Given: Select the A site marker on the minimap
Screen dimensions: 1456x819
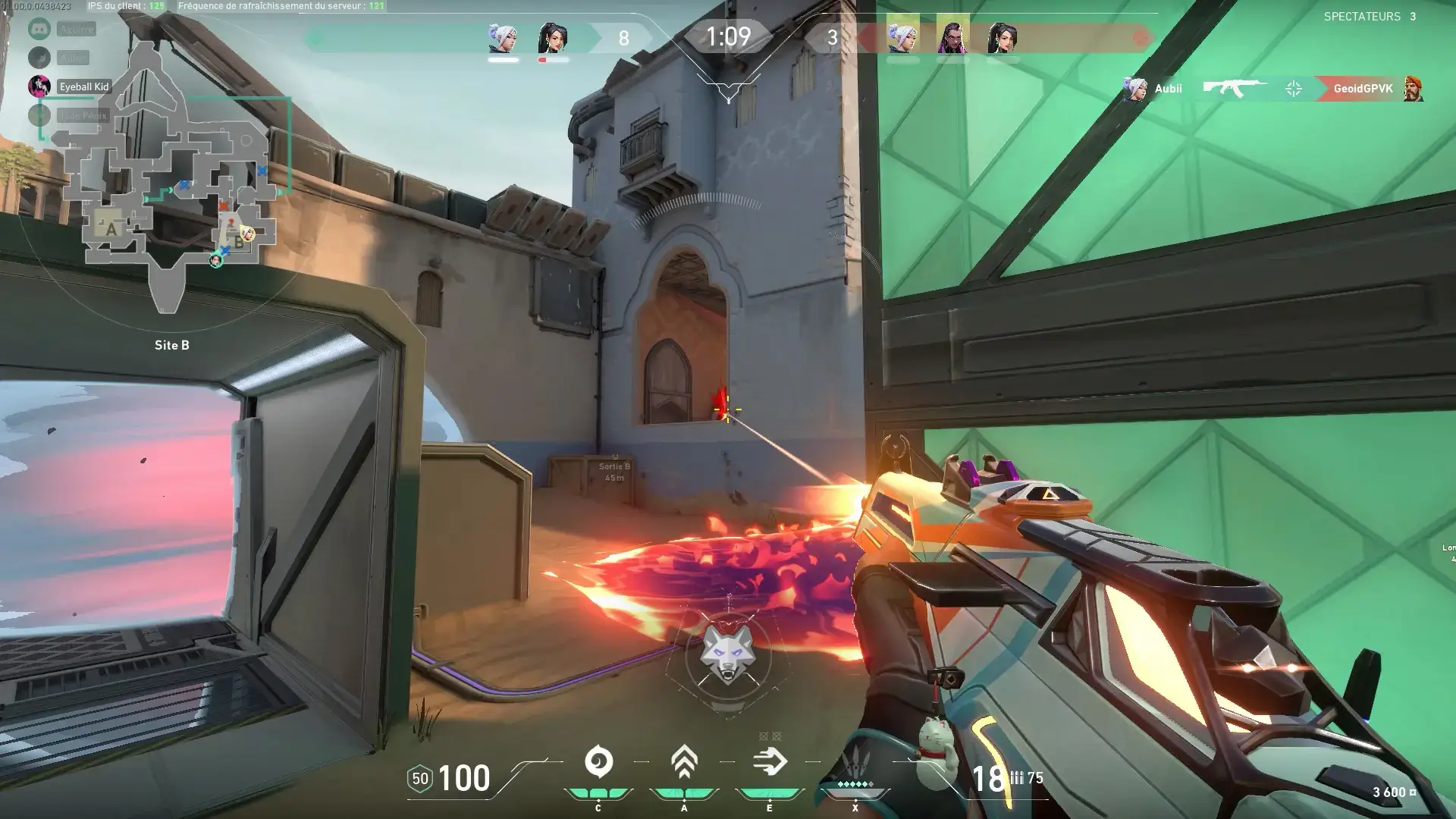Looking at the screenshot, I should click(x=111, y=228).
